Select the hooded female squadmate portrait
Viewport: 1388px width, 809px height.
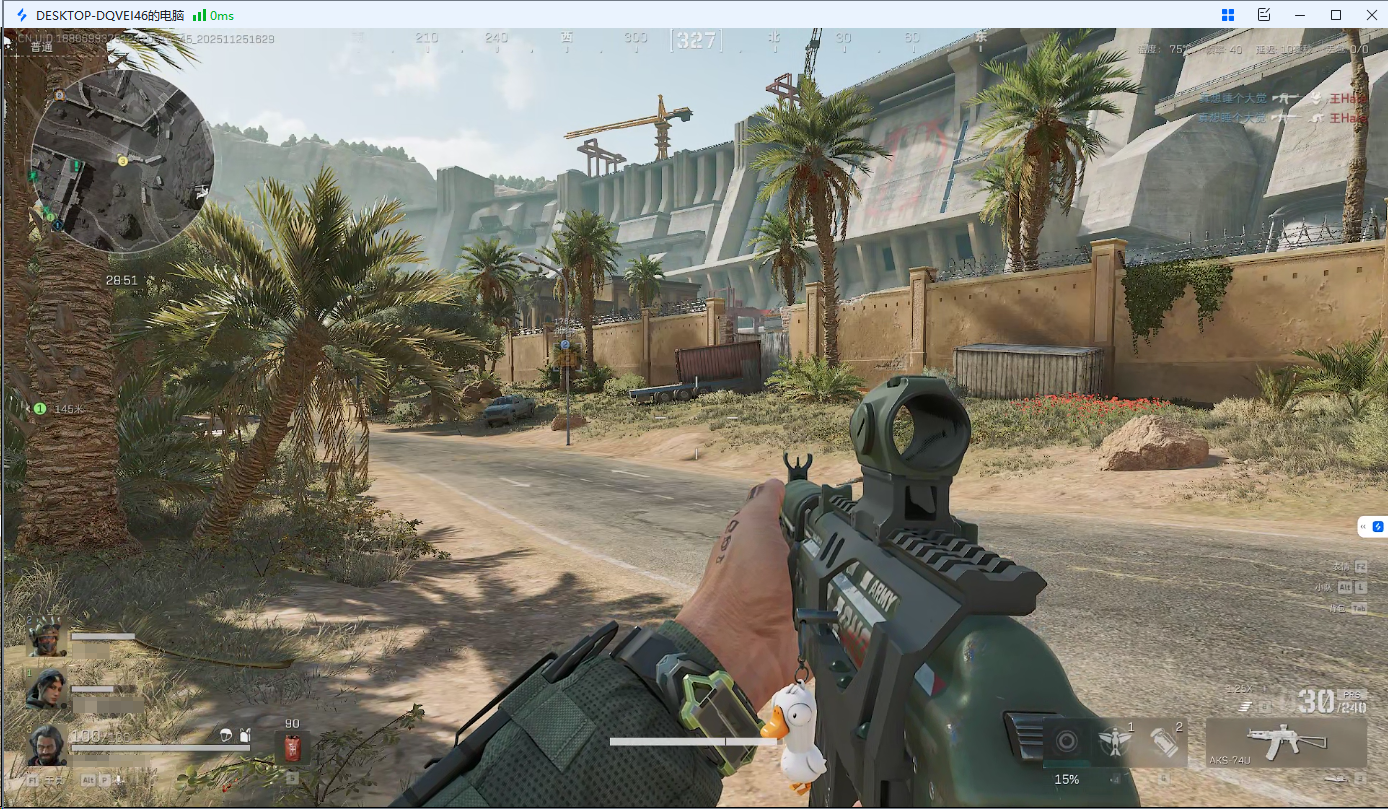(x=45, y=688)
